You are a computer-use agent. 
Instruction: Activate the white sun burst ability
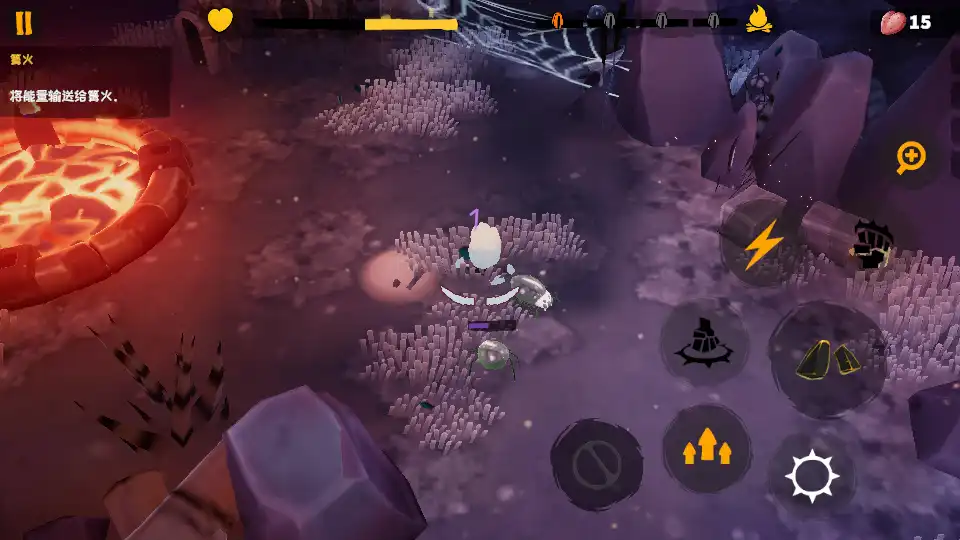pos(812,475)
